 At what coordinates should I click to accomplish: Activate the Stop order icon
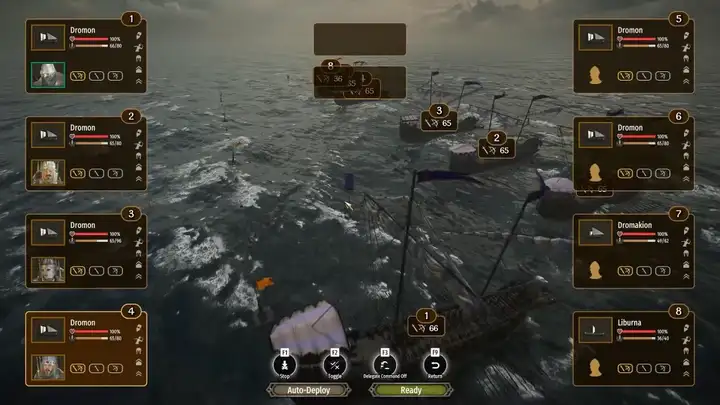click(x=285, y=365)
